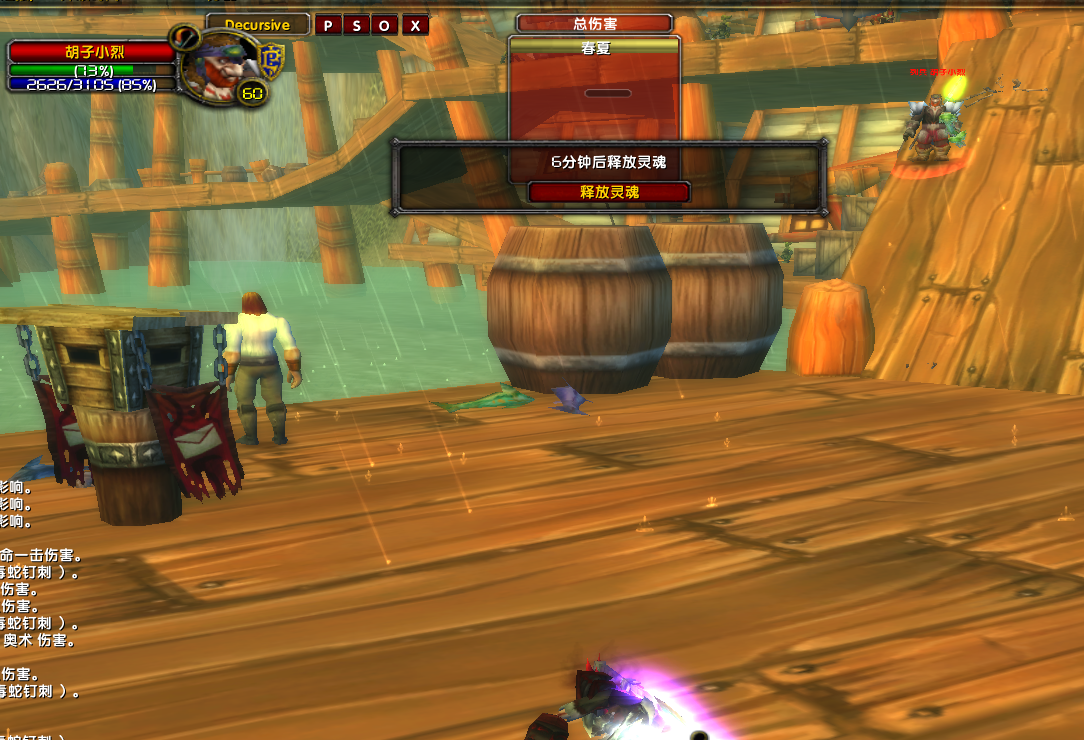The width and height of the screenshot is (1084, 740).
Task: Click the 总伤害 damage meter header
Action: tap(594, 23)
